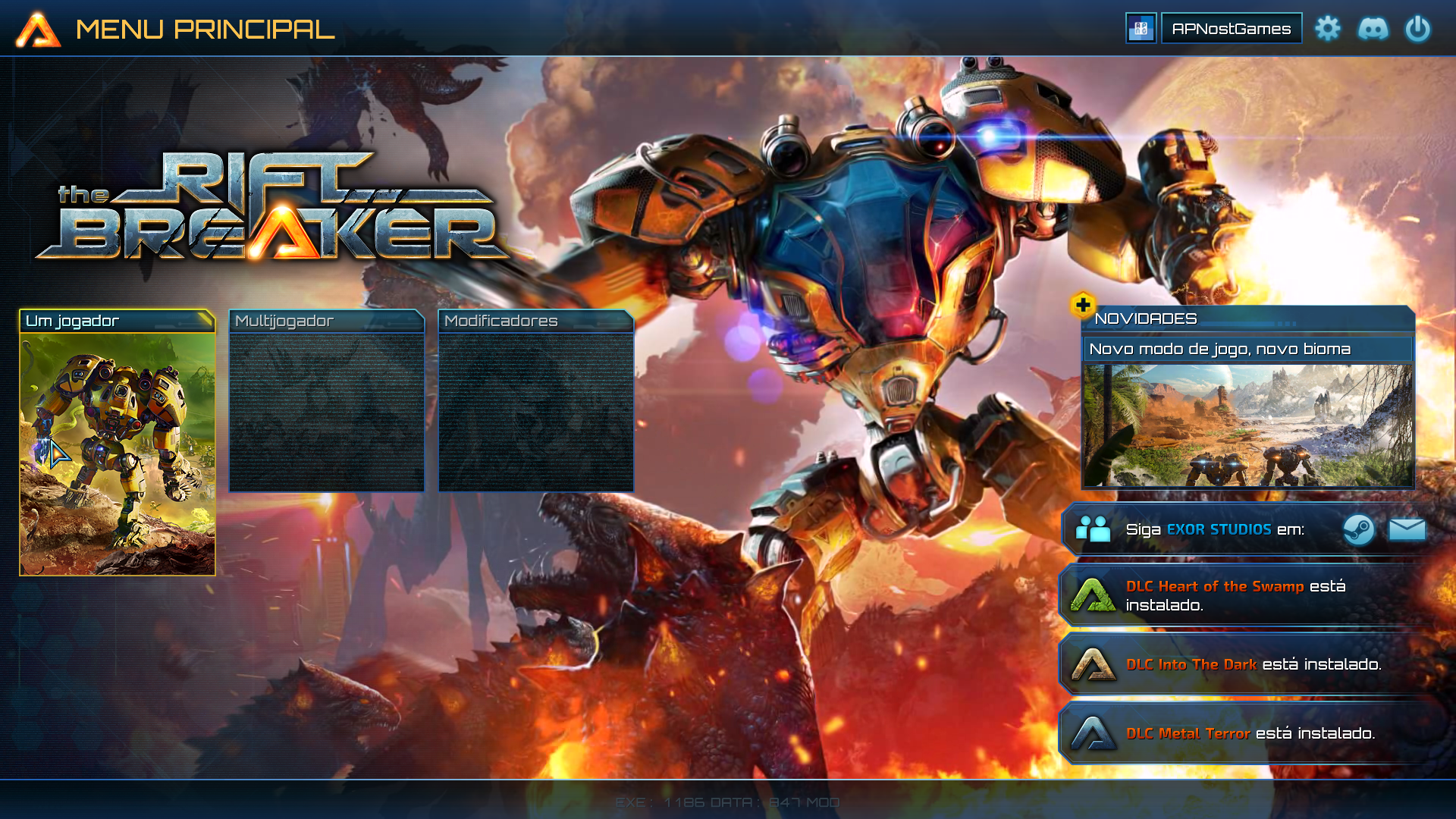Image resolution: width=1456 pixels, height=819 pixels.
Task: Click the APNostGames profile avatar icon
Action: (x=1141, y=29)
